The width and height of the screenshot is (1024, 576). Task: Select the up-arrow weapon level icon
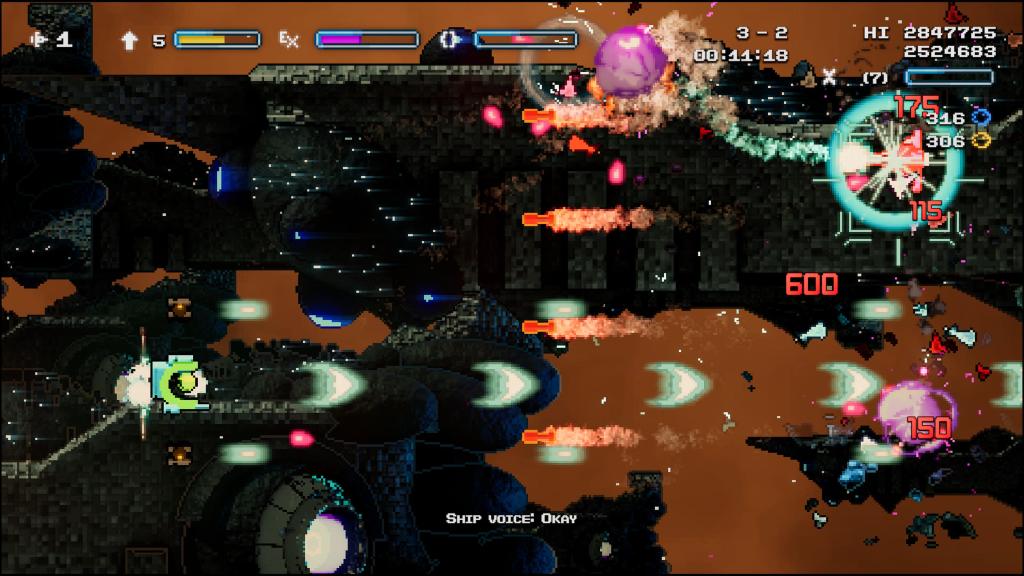pyautogui.click(x=130, y=40)
